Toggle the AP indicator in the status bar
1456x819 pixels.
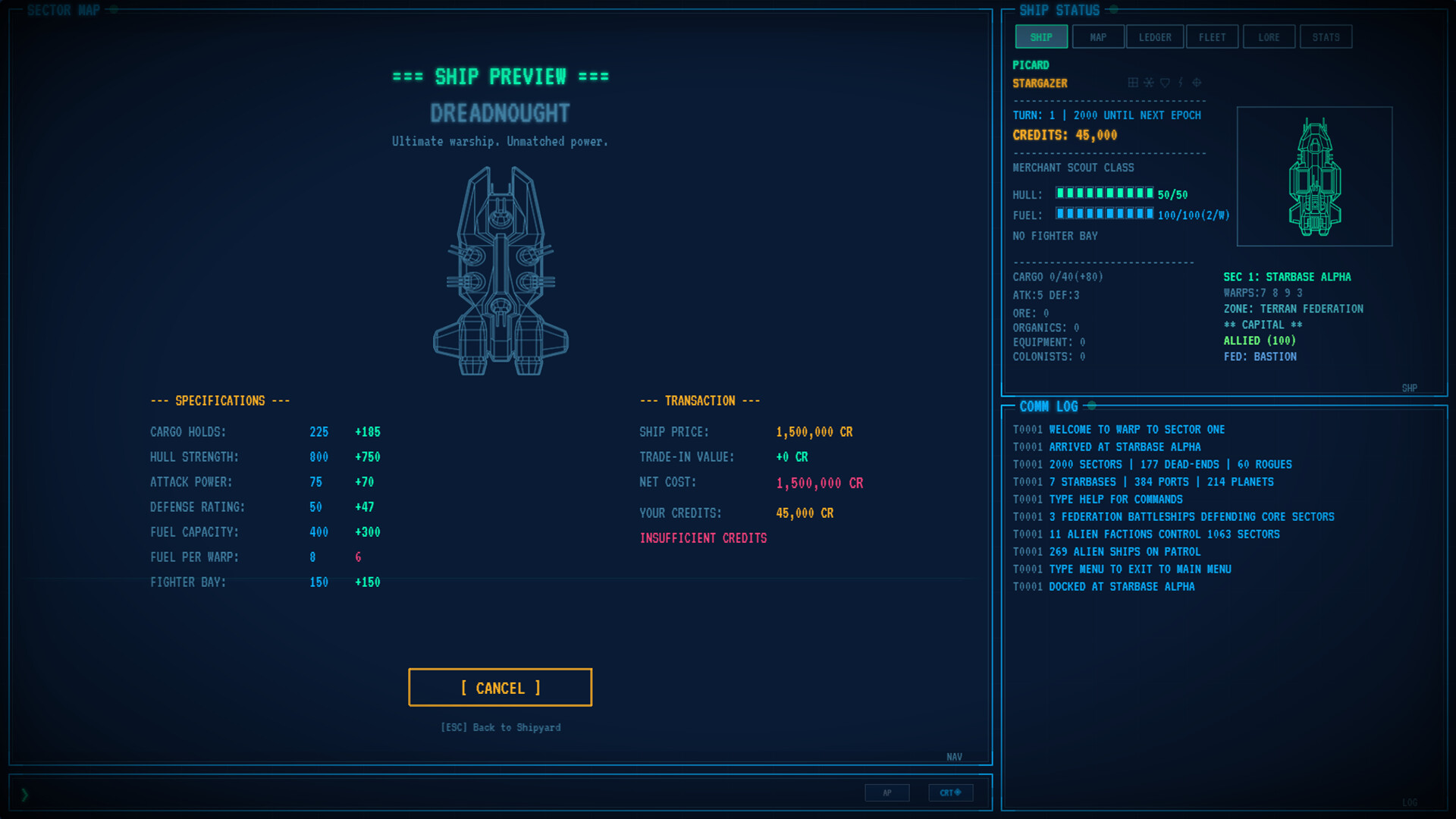pyautogui.click(x=887, y=792)
